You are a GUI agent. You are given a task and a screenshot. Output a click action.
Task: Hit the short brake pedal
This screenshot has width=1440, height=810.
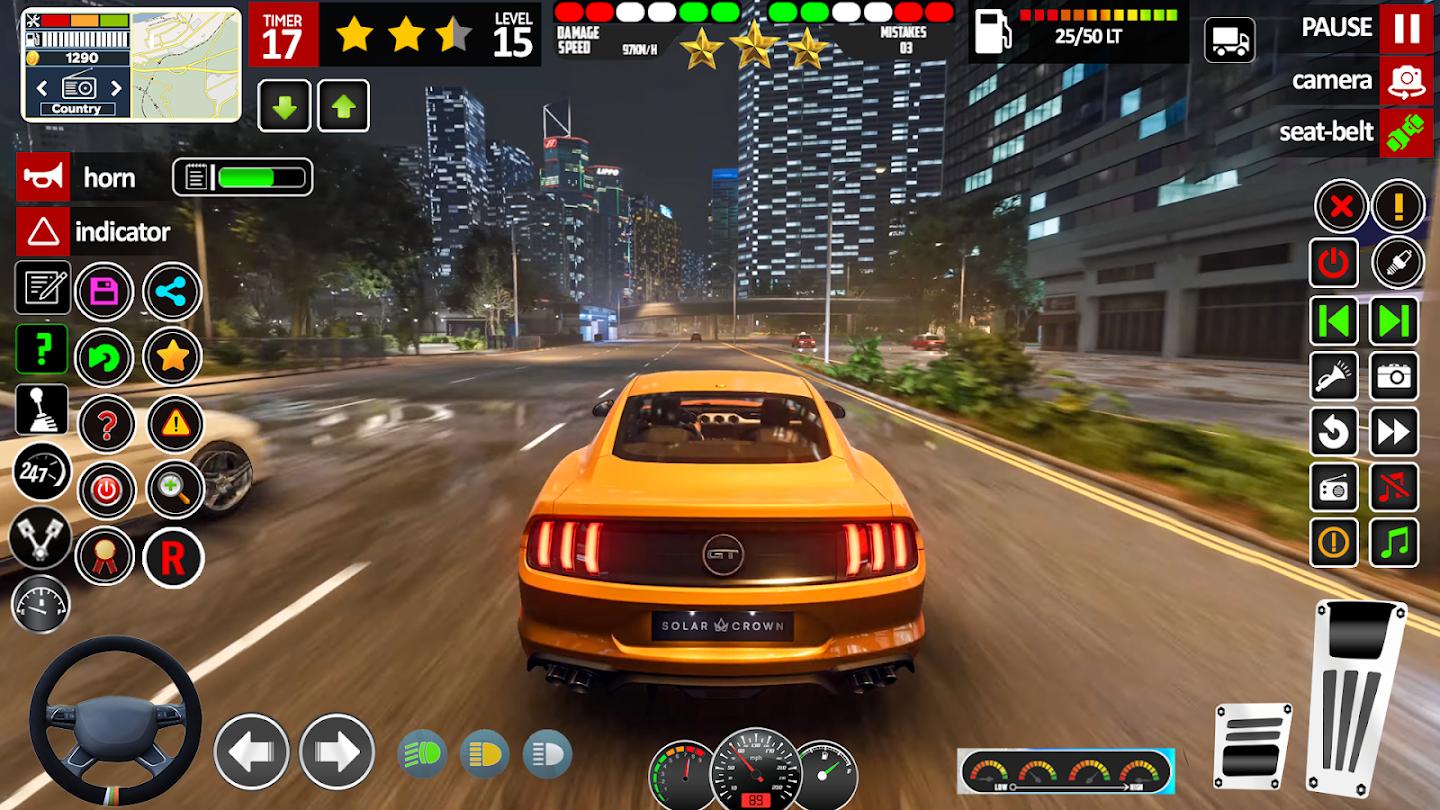(1252, 745)
